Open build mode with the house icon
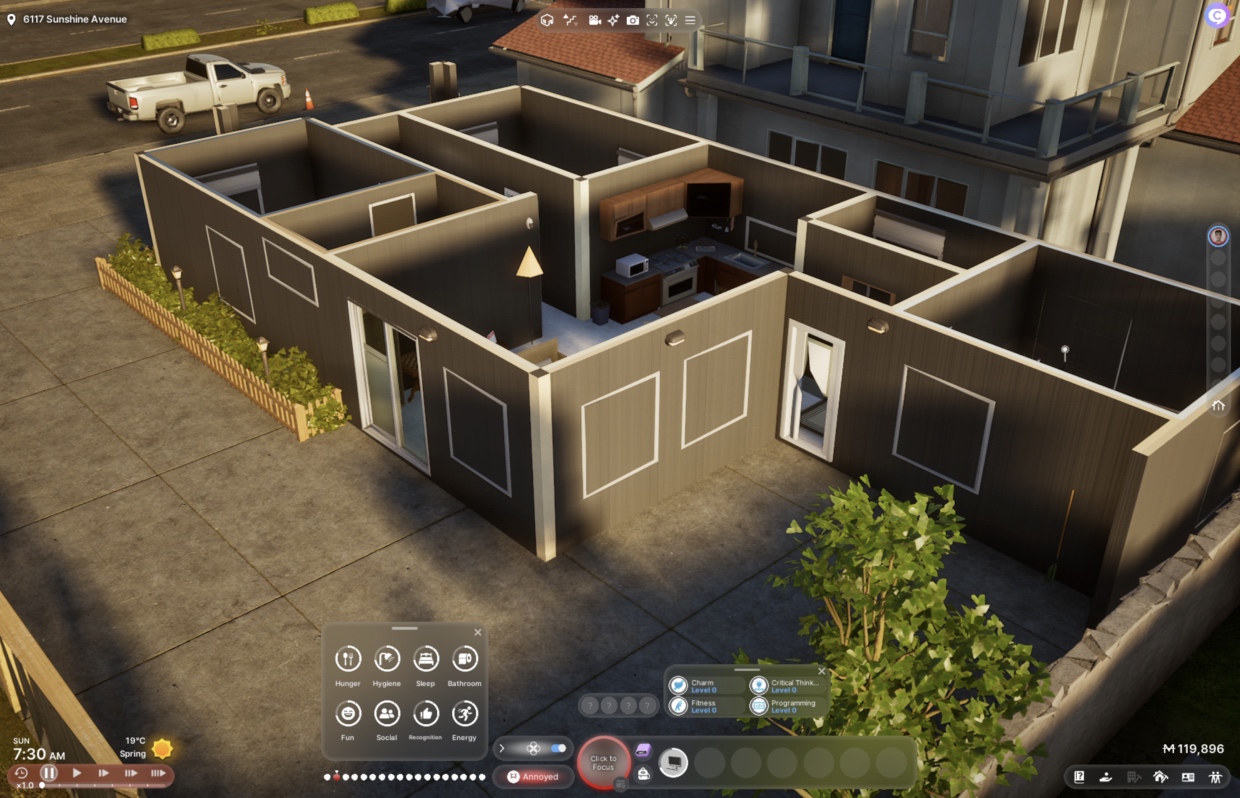 coord(1160,776)
